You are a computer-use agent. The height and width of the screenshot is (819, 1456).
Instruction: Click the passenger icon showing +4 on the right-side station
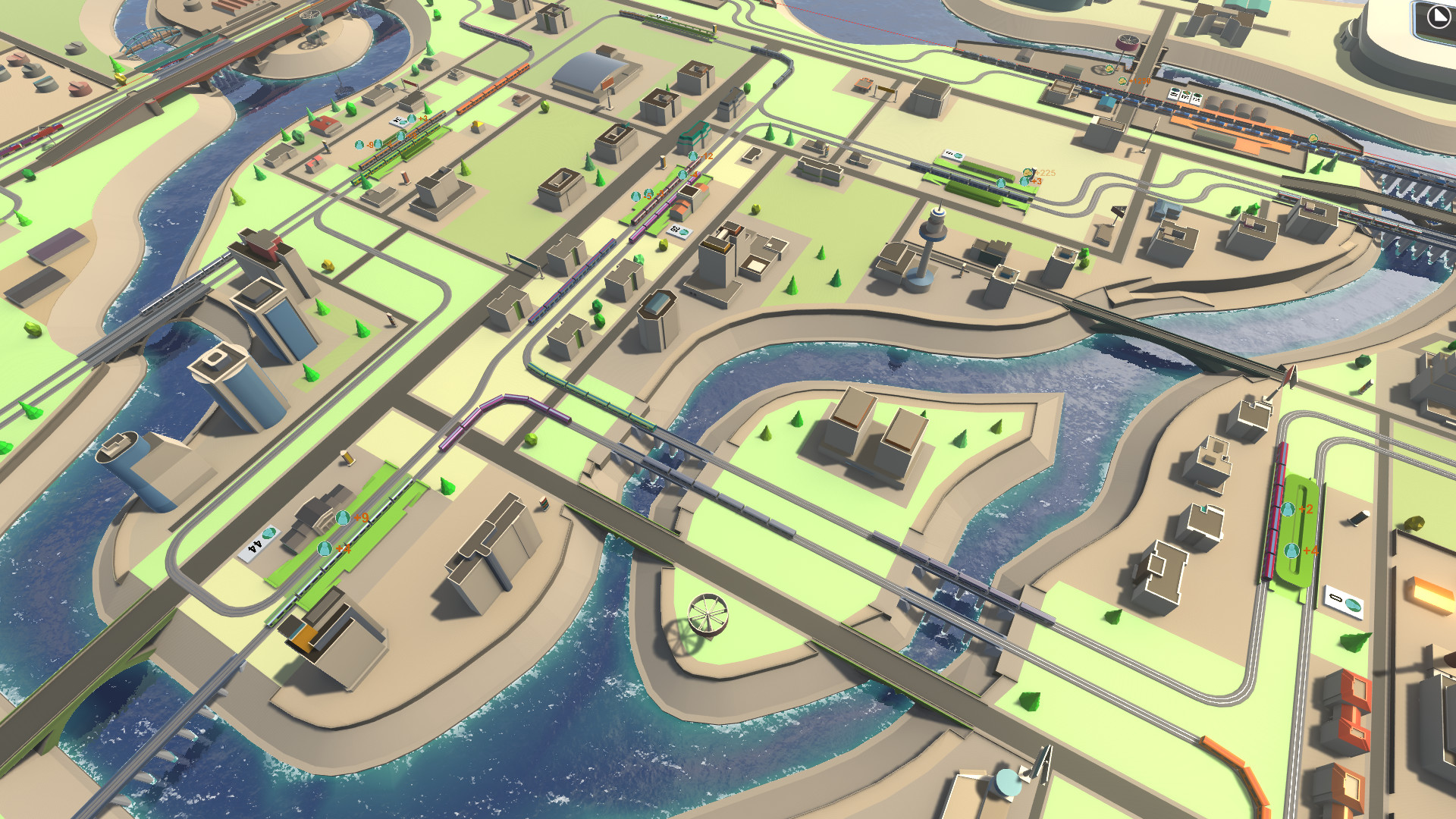[1291, 551]
